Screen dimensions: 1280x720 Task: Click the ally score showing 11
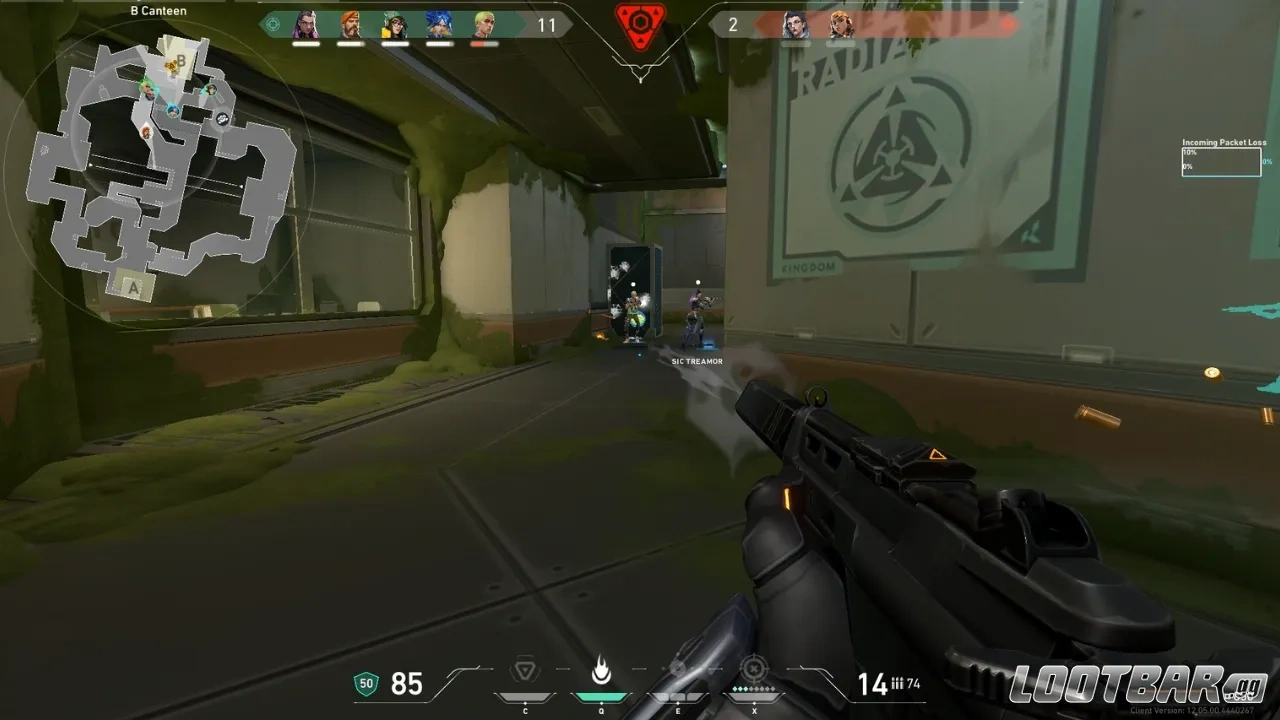546,26
